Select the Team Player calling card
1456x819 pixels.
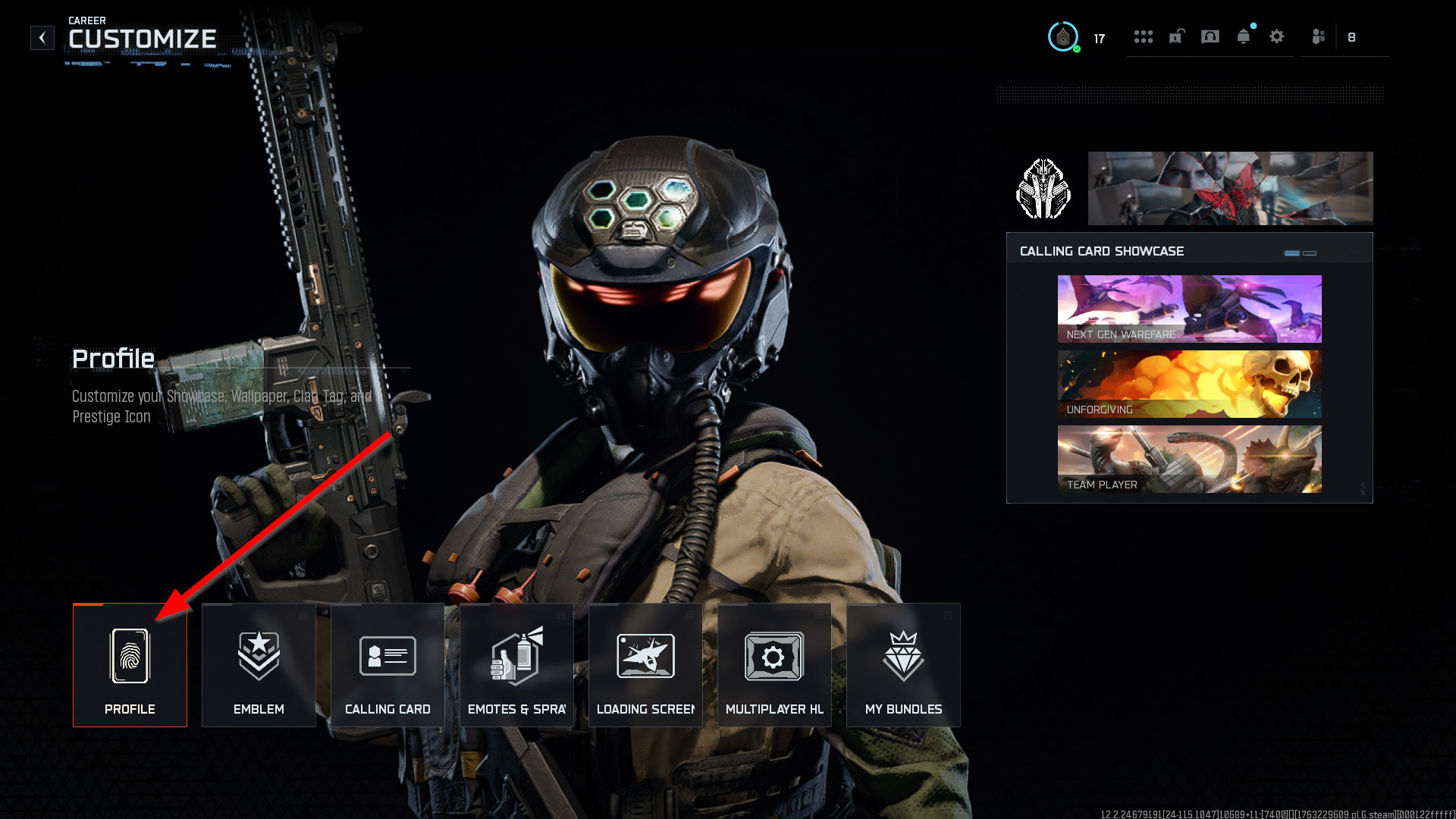[x=1189, y=459]
